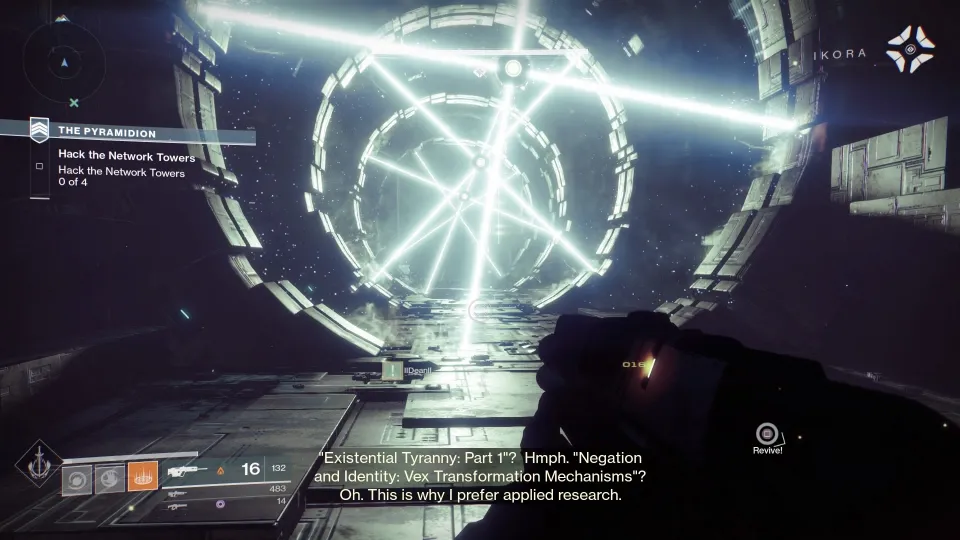Click the Ikora speaker emblem icon

[x=910, y=49]
